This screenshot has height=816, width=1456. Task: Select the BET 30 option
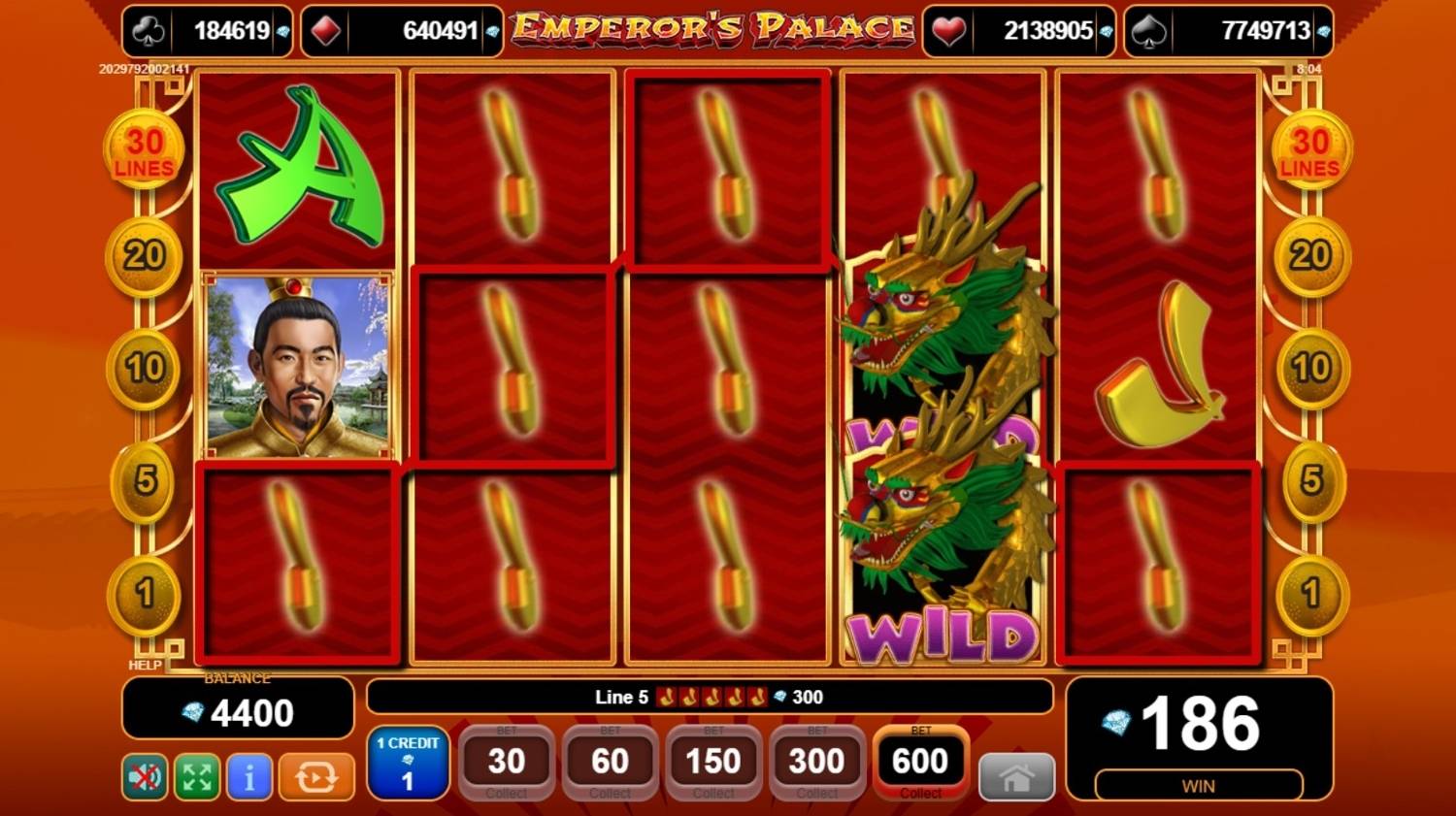coord(506,762)
